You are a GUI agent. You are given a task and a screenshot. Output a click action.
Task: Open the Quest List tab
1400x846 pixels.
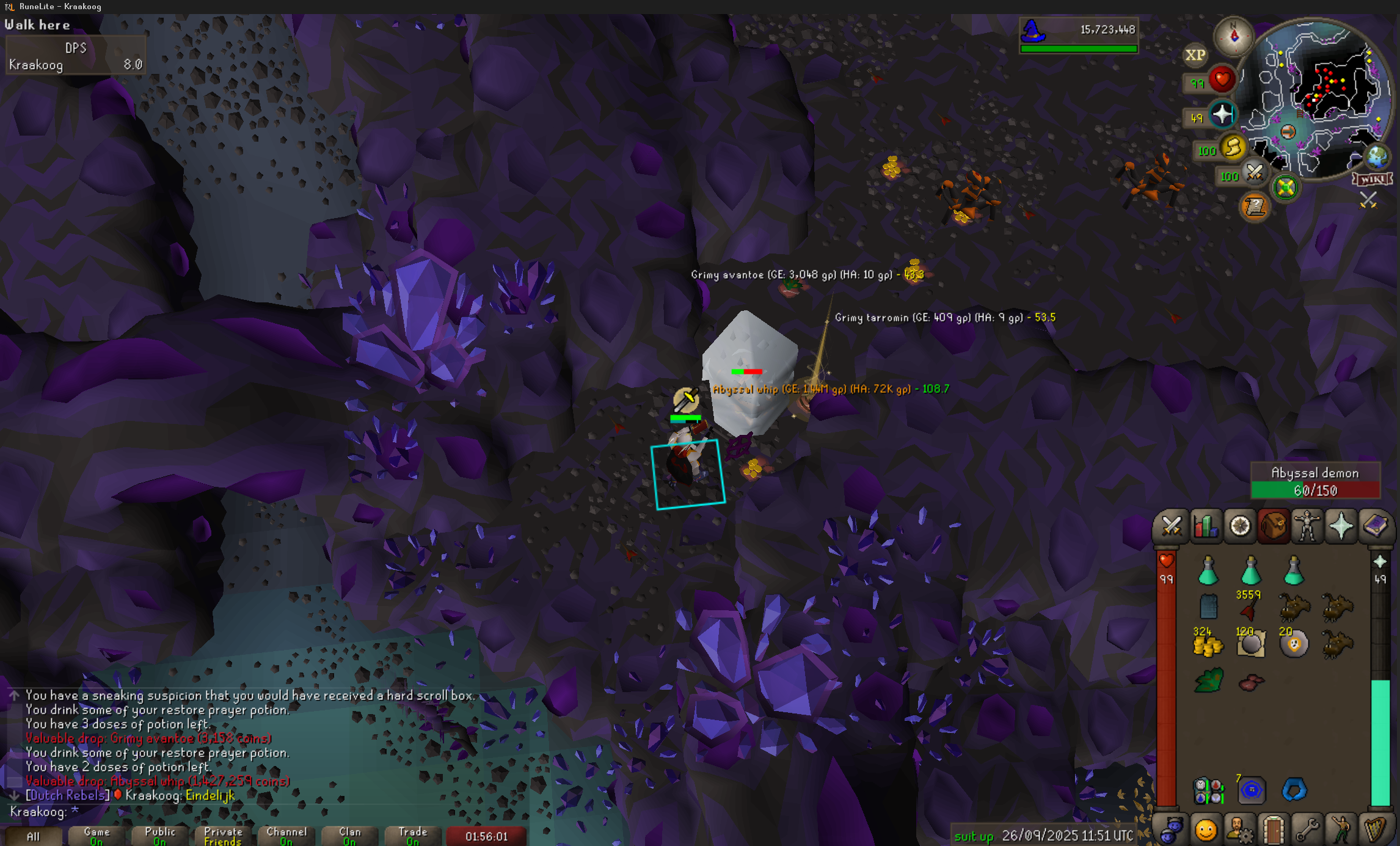1240,526
